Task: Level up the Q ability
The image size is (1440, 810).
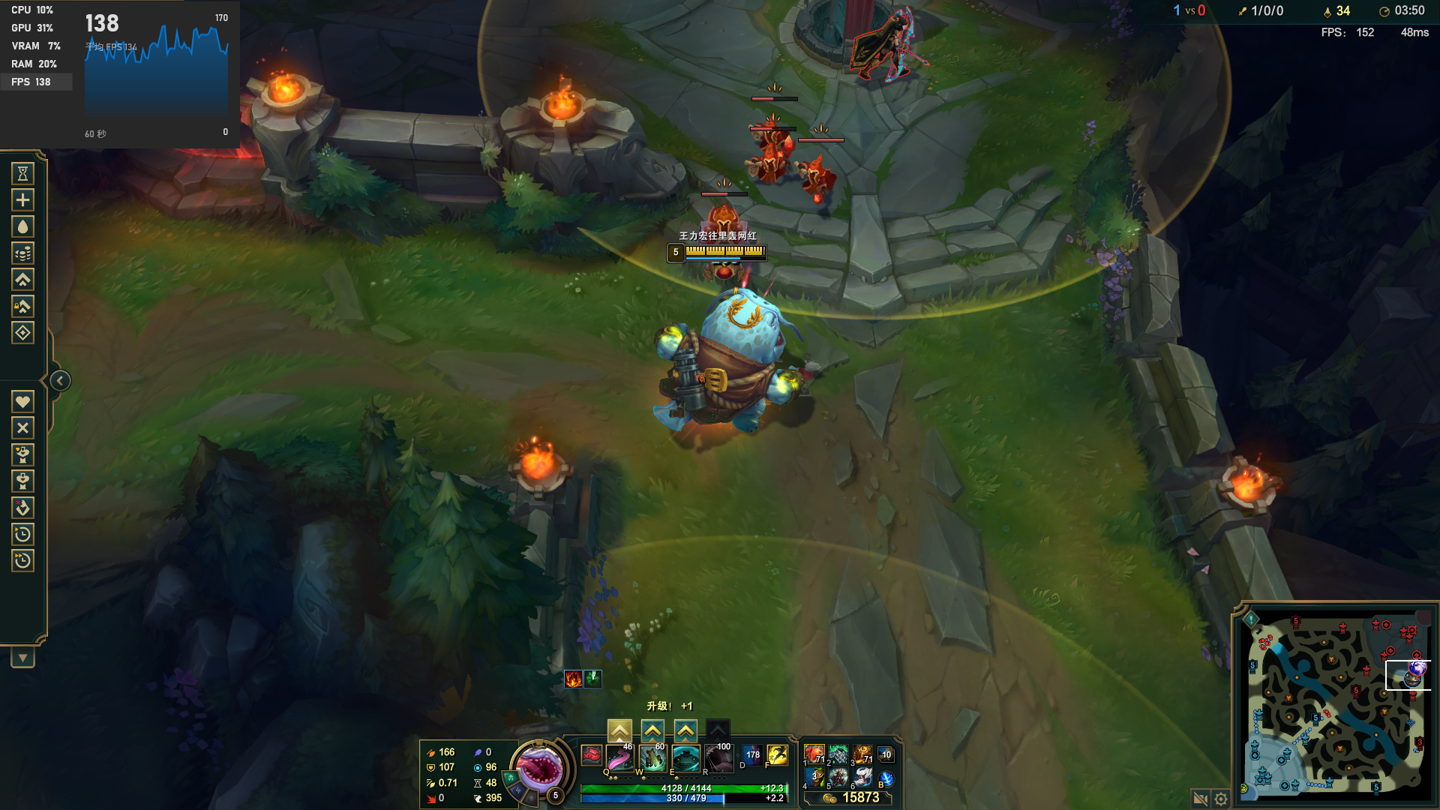Action: point(619,731)
